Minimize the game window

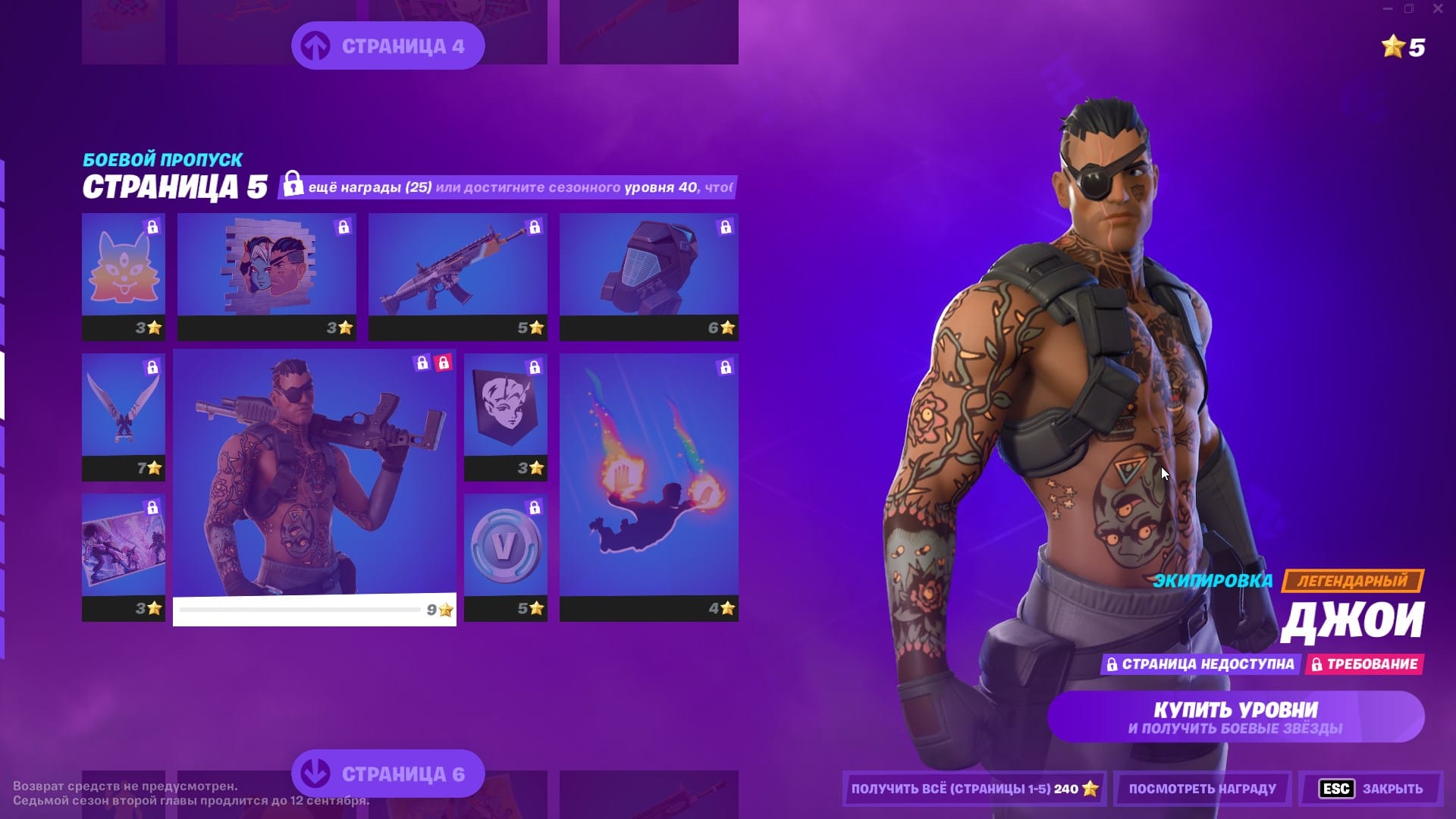point(1387,9)
